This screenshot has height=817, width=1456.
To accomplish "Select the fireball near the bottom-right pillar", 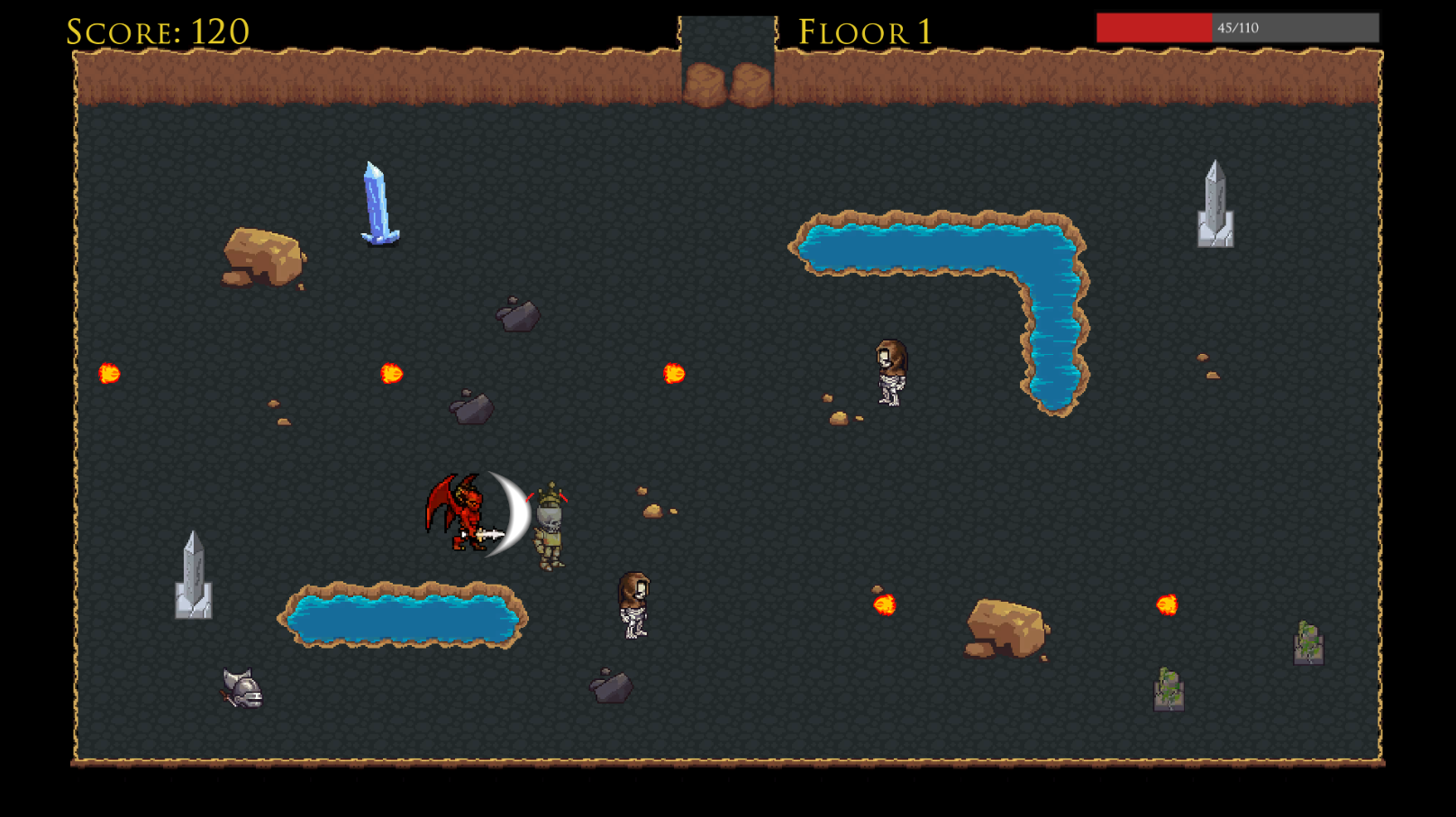I will pos(1169,605).
